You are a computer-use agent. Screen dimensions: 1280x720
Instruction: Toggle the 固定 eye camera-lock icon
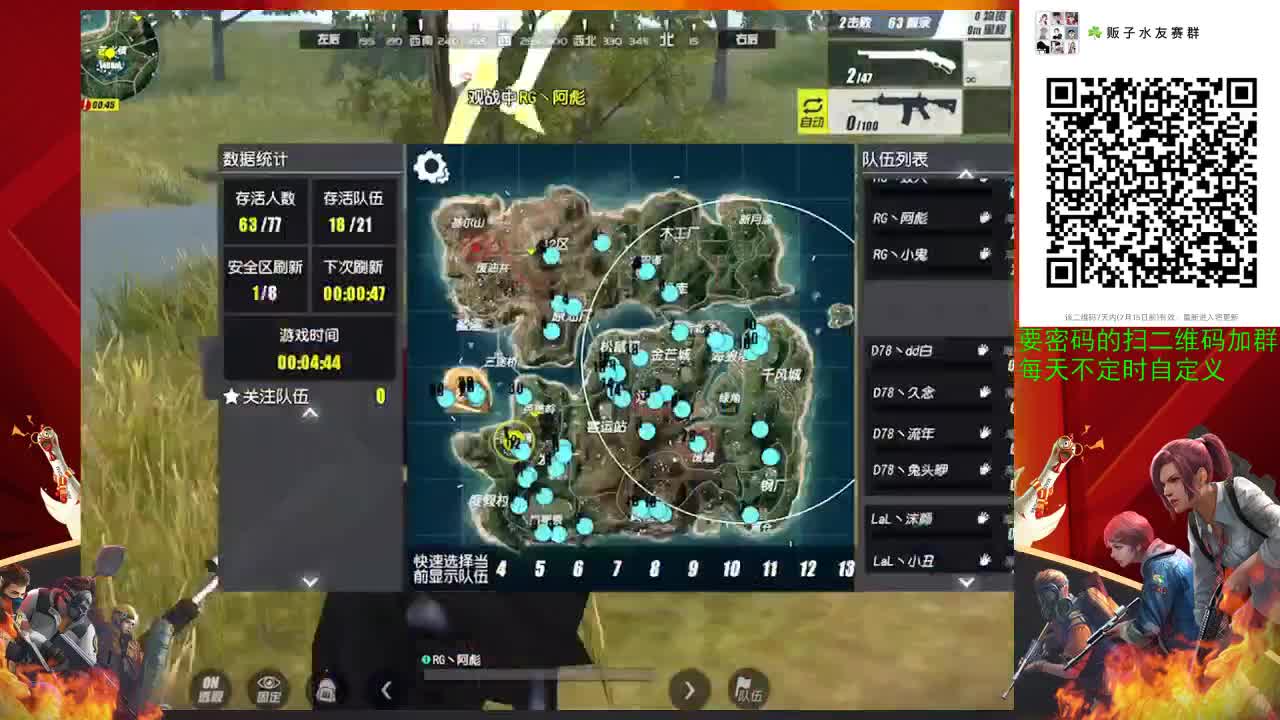[266, 688]
